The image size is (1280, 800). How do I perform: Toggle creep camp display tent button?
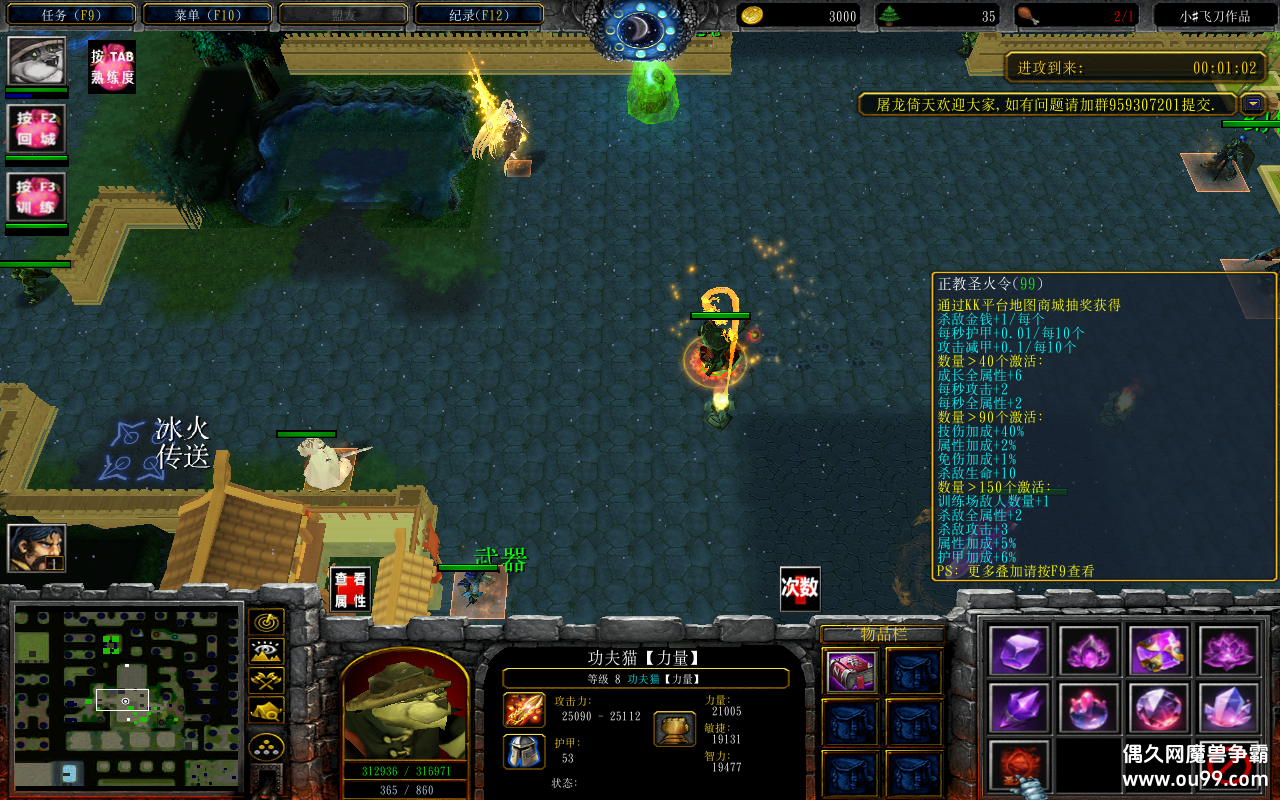click(266, 710)
